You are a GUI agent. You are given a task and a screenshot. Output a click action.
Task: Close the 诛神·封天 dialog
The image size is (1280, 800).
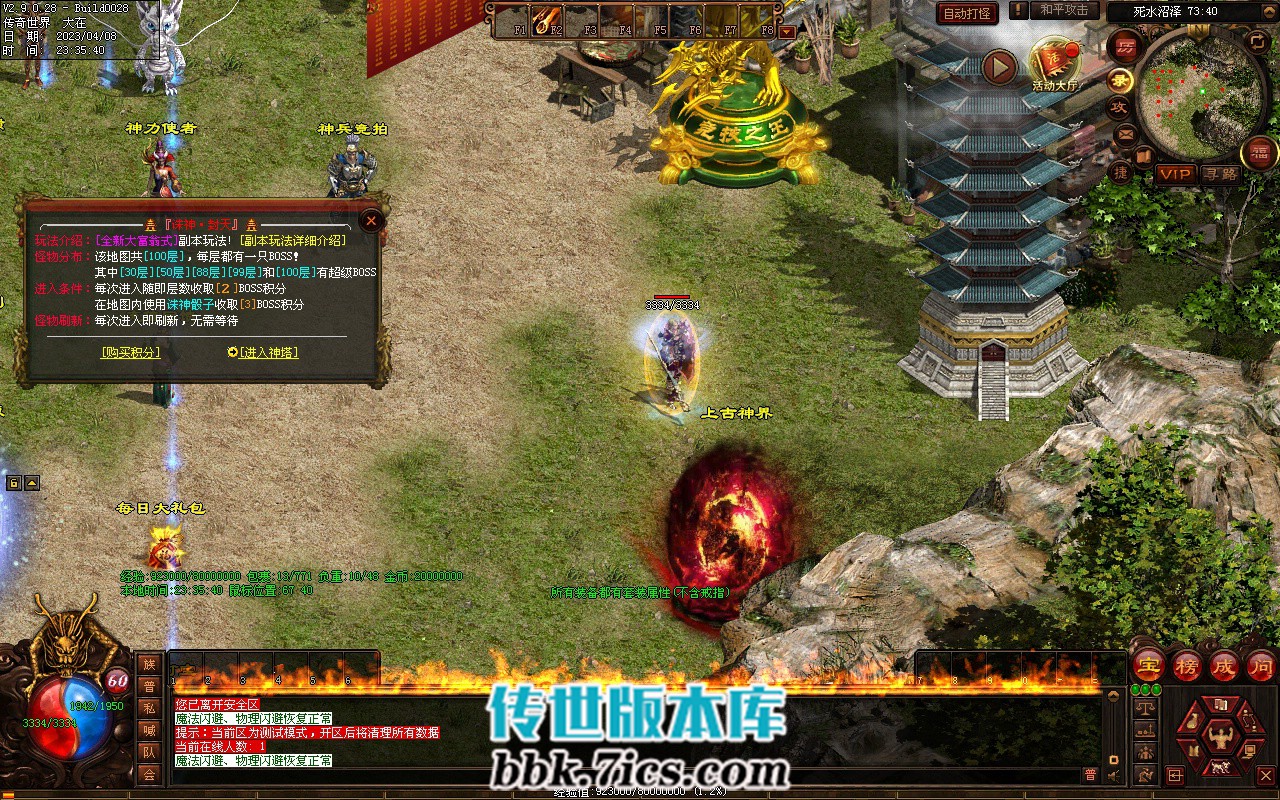pyautogui.click(x=372, y=220)
